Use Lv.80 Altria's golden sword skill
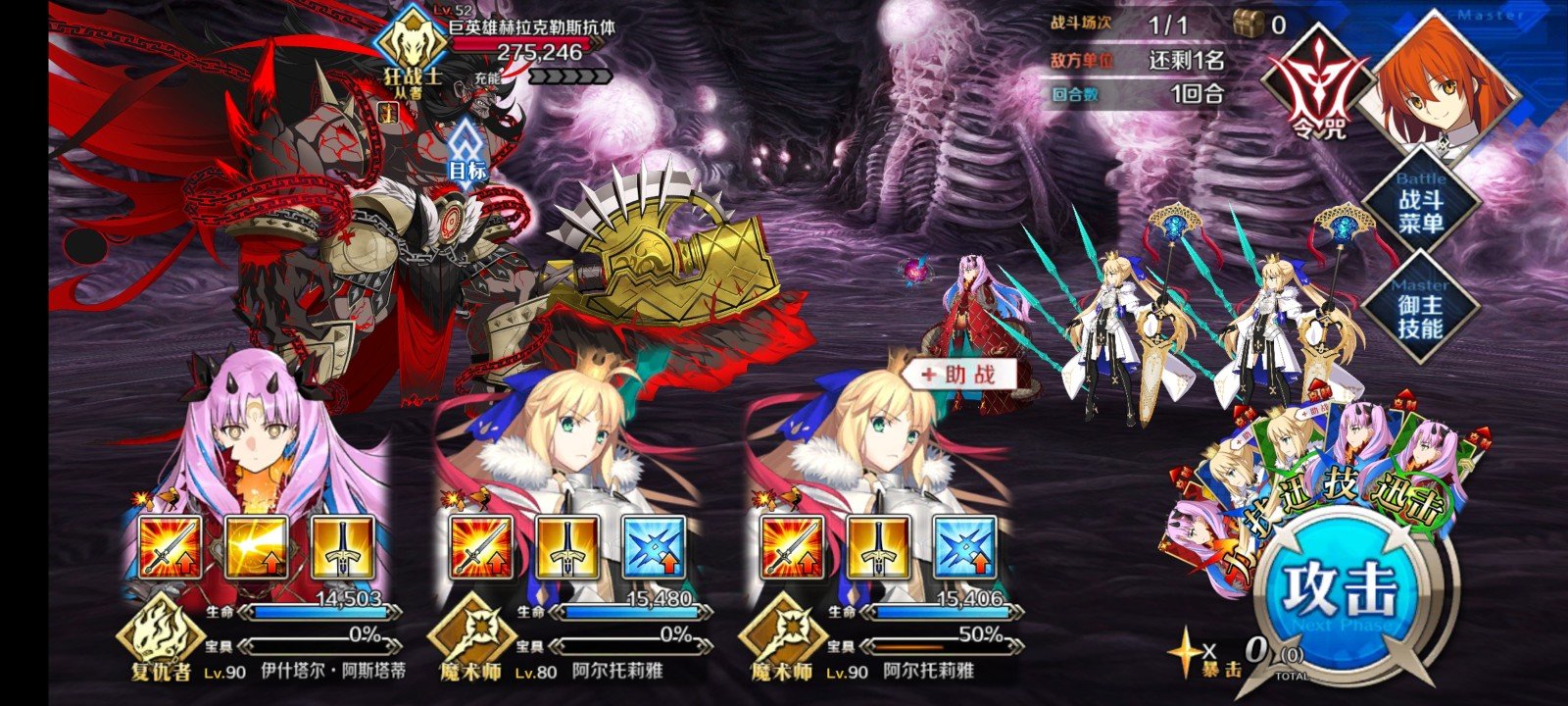1568x706 pixels. click(x=567, y=546)
